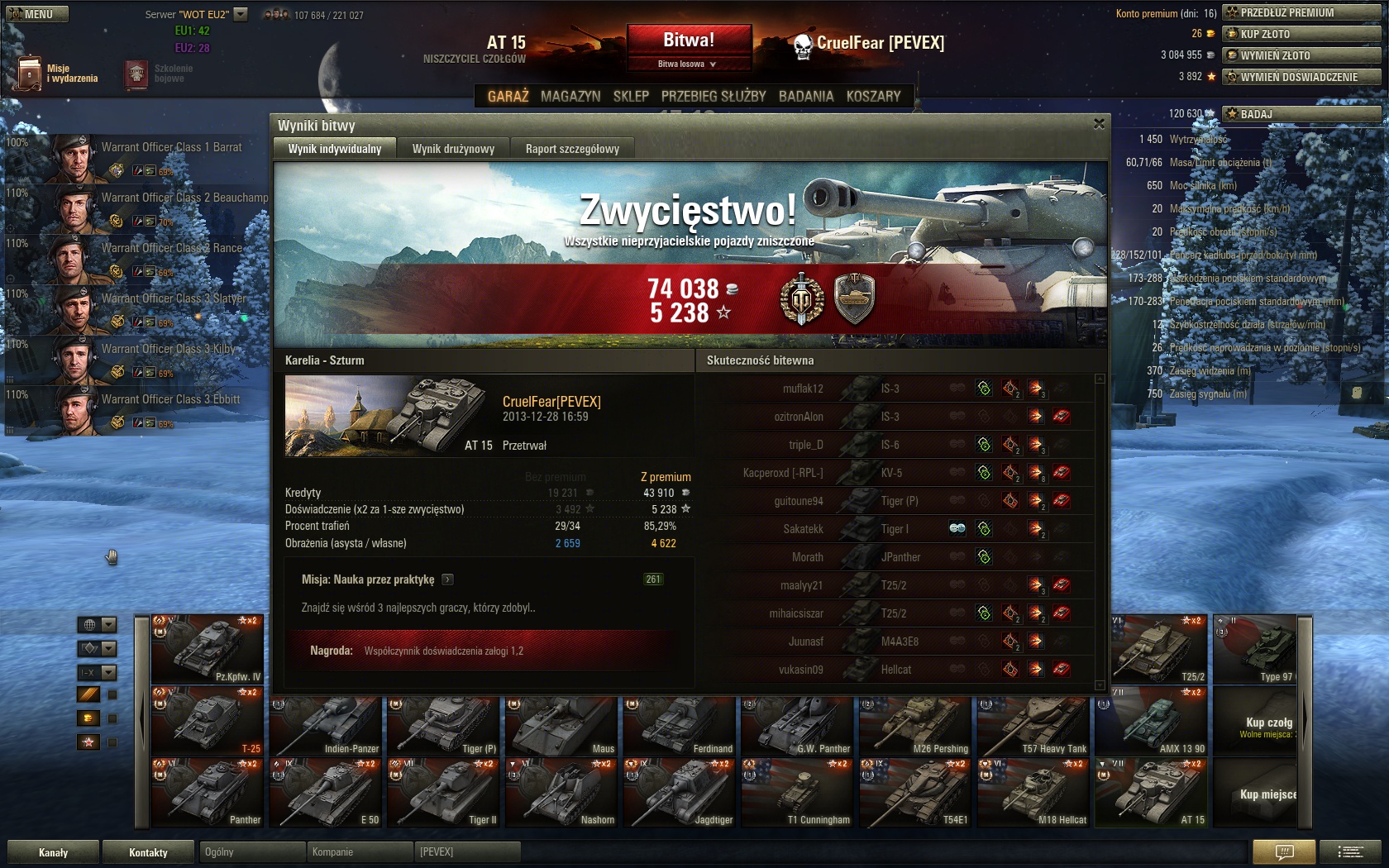
Task: Buy gold with KUP ZŁOTO
Action: coord(1302,34)
